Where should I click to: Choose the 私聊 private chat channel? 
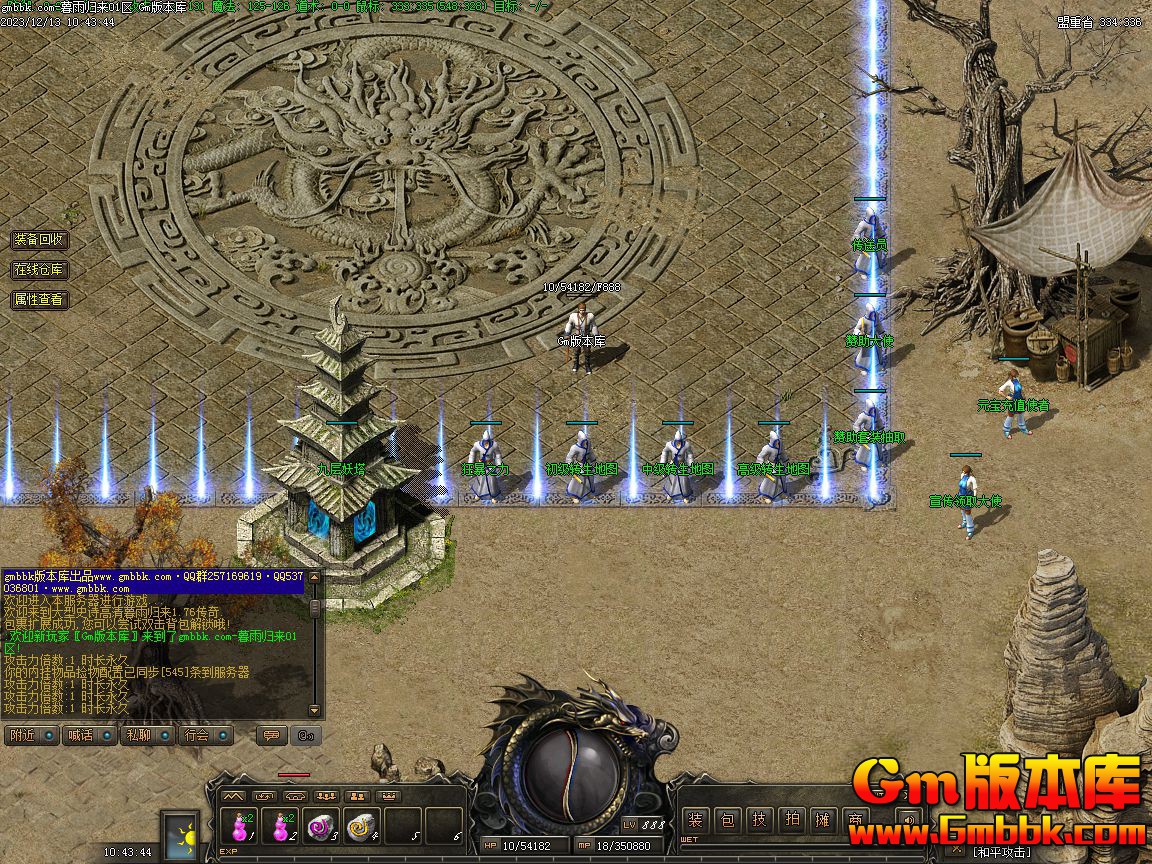pos(138,735)
